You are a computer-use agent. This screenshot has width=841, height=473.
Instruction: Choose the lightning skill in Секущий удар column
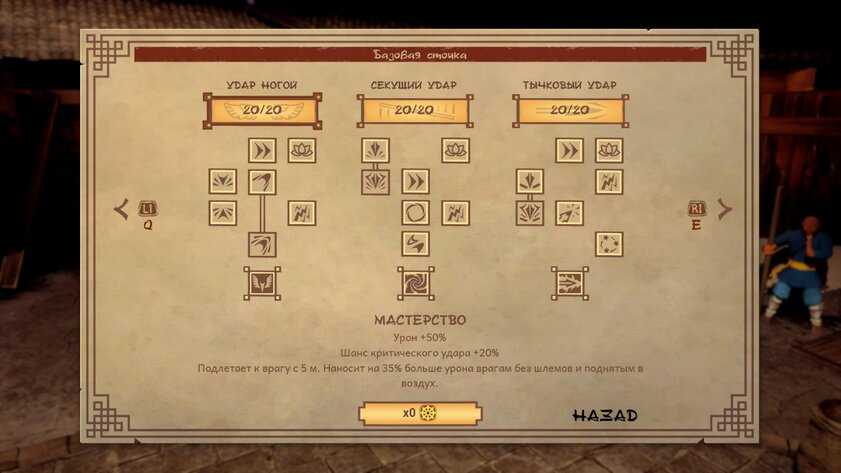point(455,212)
